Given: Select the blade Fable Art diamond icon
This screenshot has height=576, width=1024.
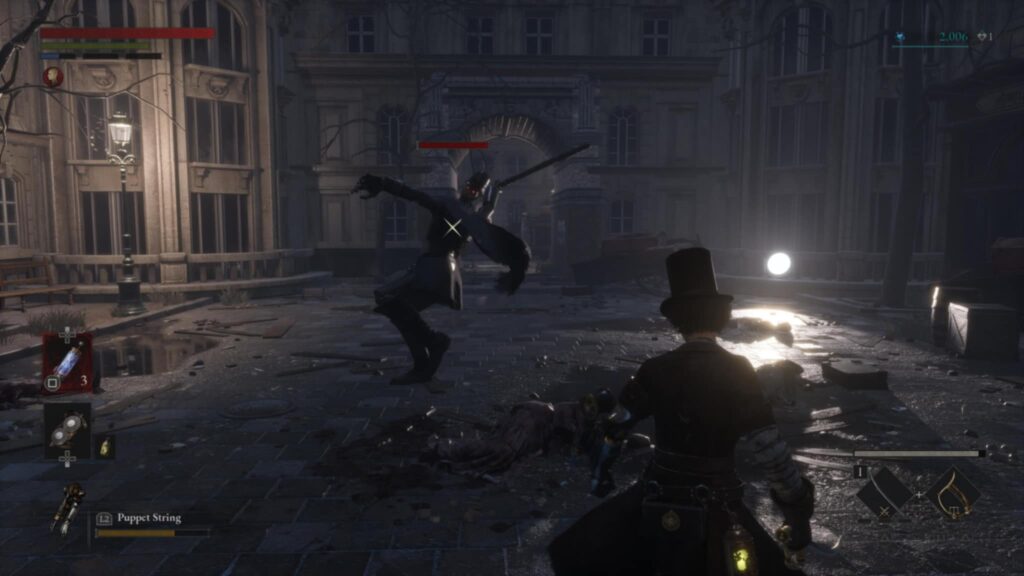Looking at the screenshot, I should pos(884,492).
